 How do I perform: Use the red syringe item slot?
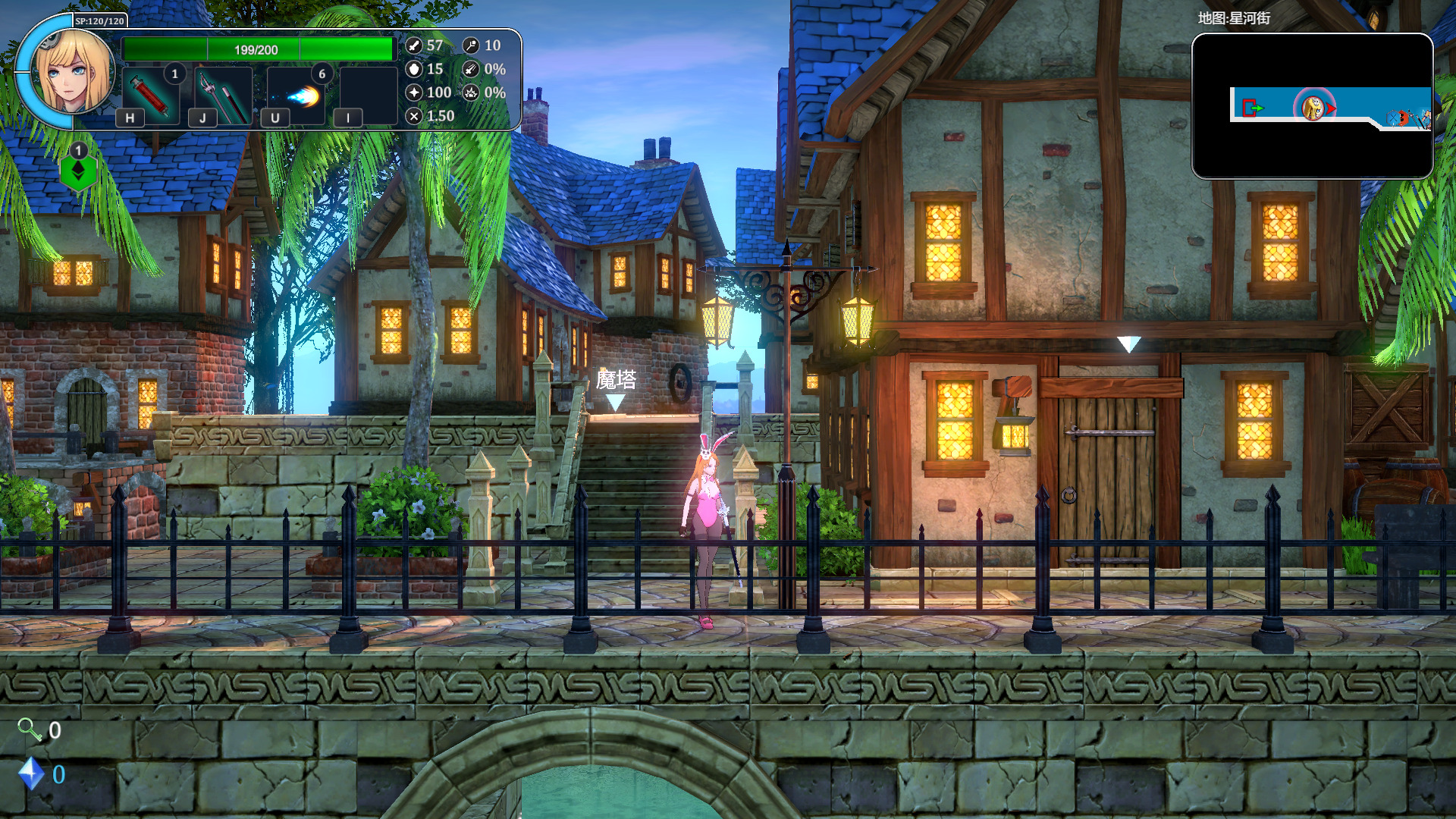150,95
